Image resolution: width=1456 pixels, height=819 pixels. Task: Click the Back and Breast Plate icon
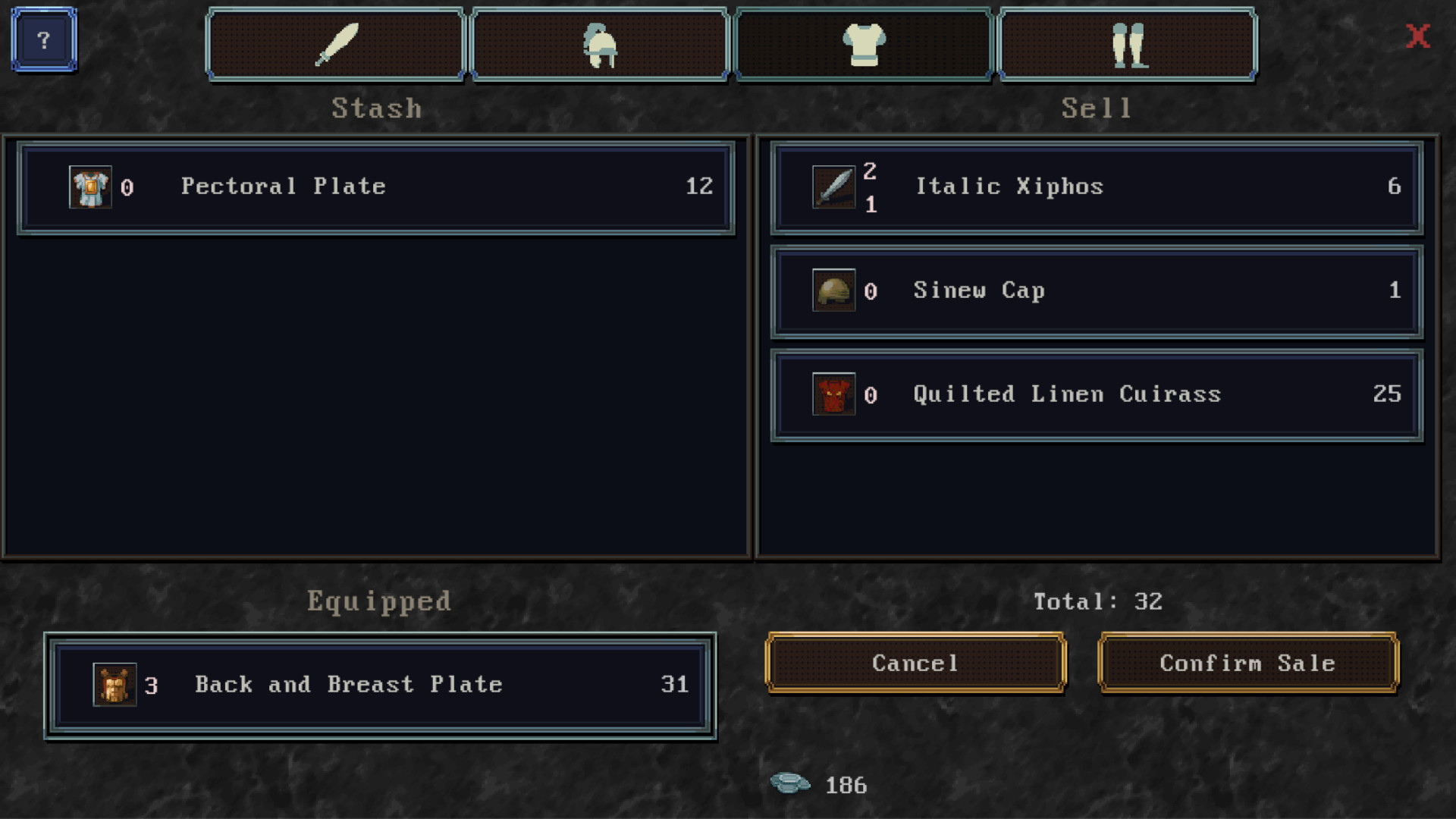click(x=114, y=684)
